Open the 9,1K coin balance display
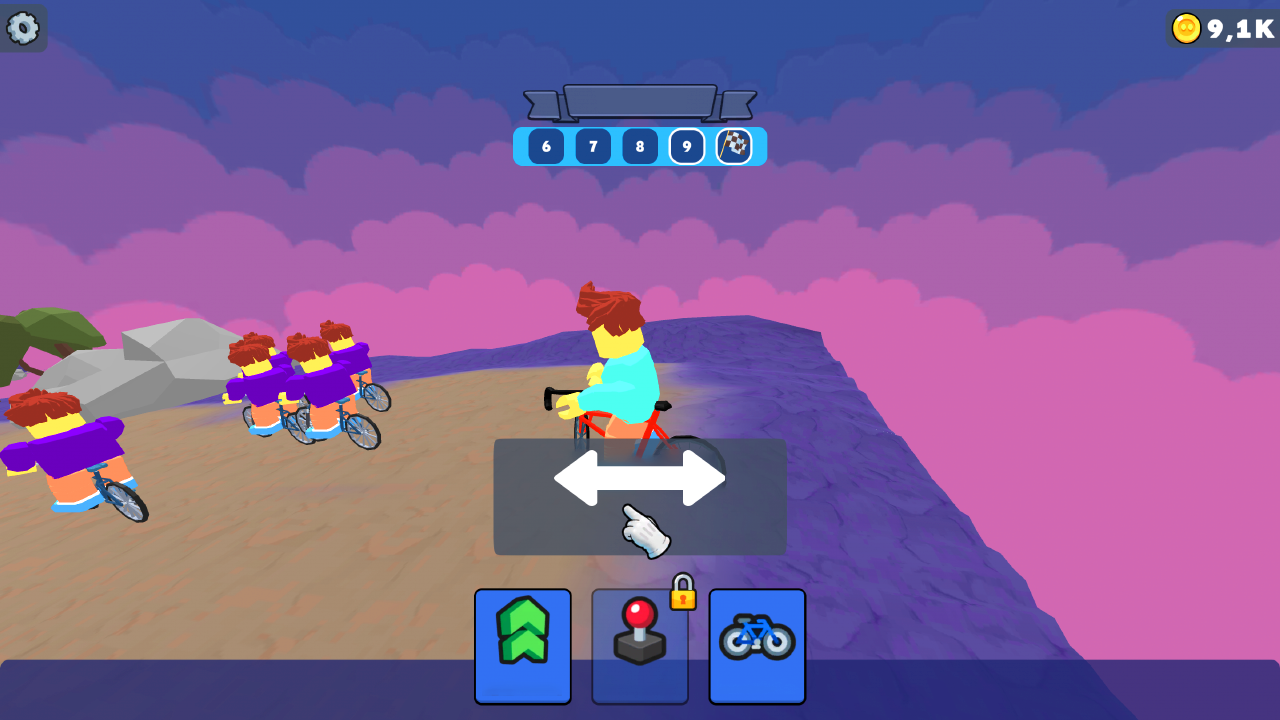This screenshot has height=720, width=1280. [x=1222, y=28]
